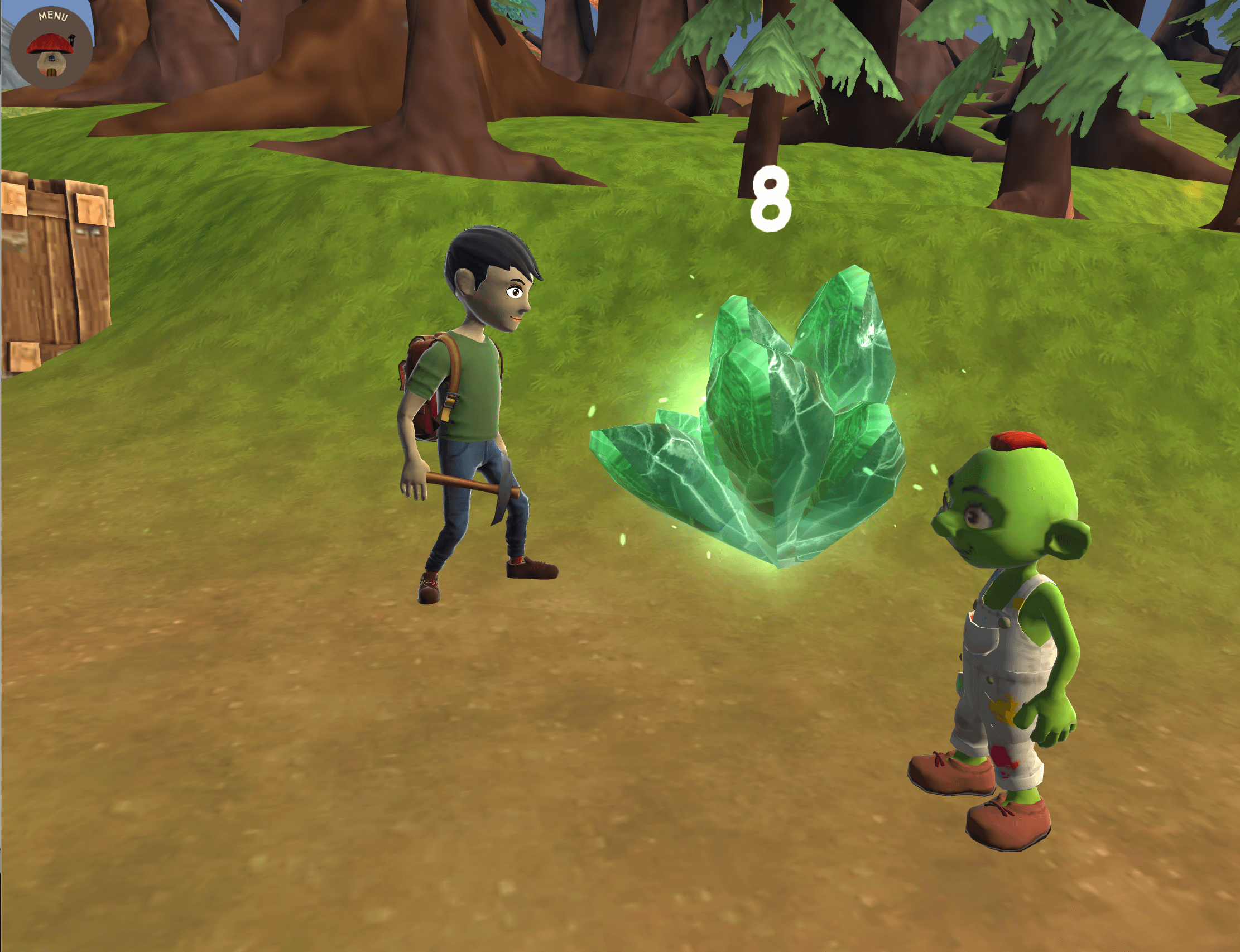Image resolution: width=1240 pixels, height=952 pixels.
Task: Click the tiny chimney on the MENU mushroom
Action: click(72, 40)
